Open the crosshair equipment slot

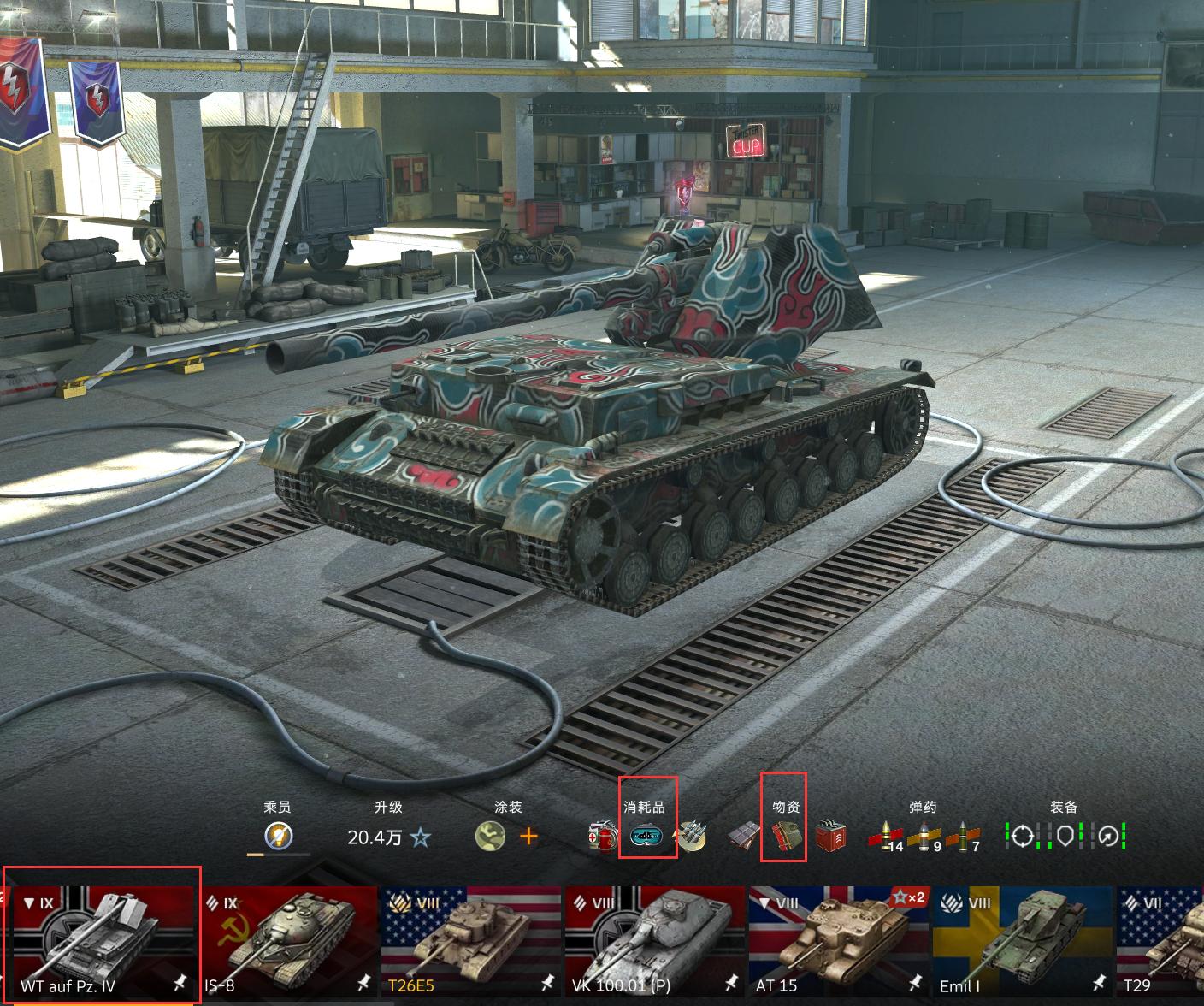click(x=1022, y=836)
